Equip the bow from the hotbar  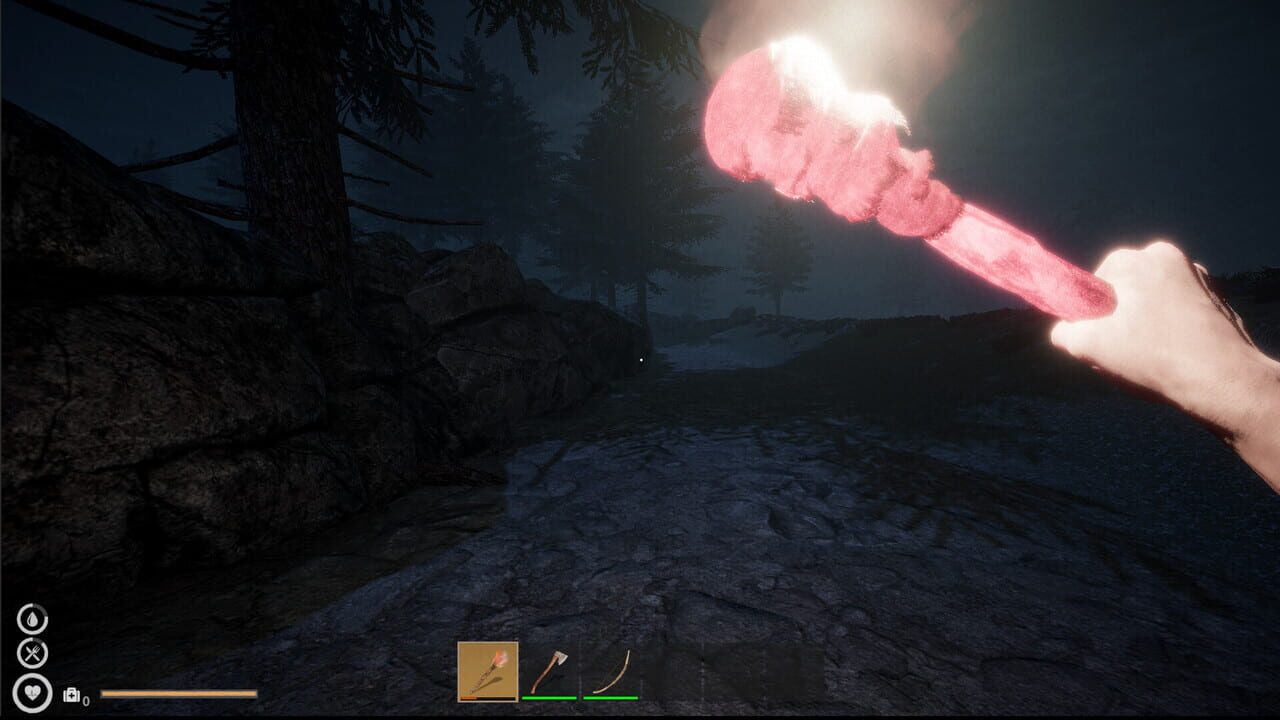pos(612,668)
